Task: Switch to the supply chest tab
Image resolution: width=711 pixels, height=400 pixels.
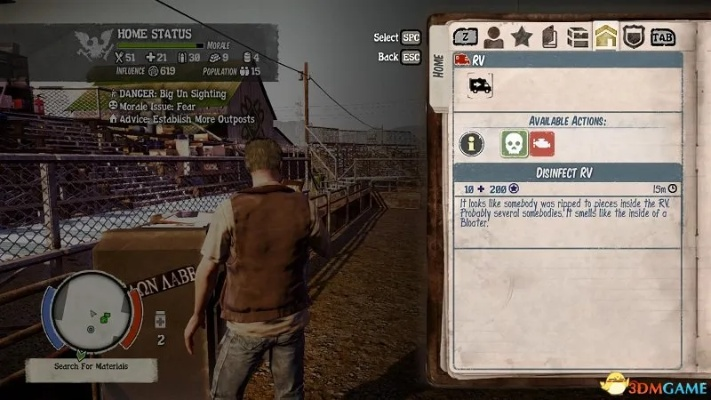Action: pos(577,38)
